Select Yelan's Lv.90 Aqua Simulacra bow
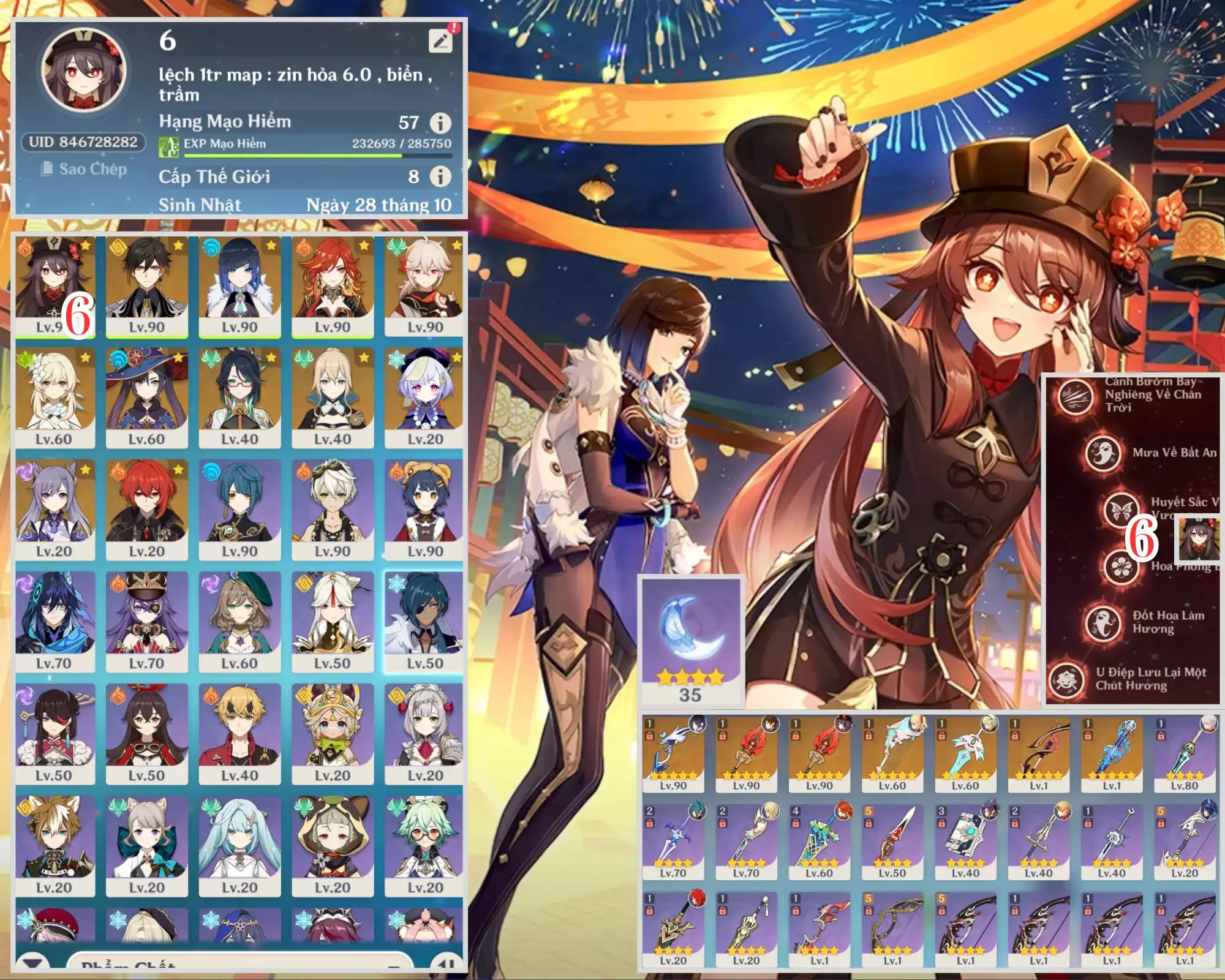This screenshot has height=980, width=1225. pyautogui.click(x=673, y=755)
